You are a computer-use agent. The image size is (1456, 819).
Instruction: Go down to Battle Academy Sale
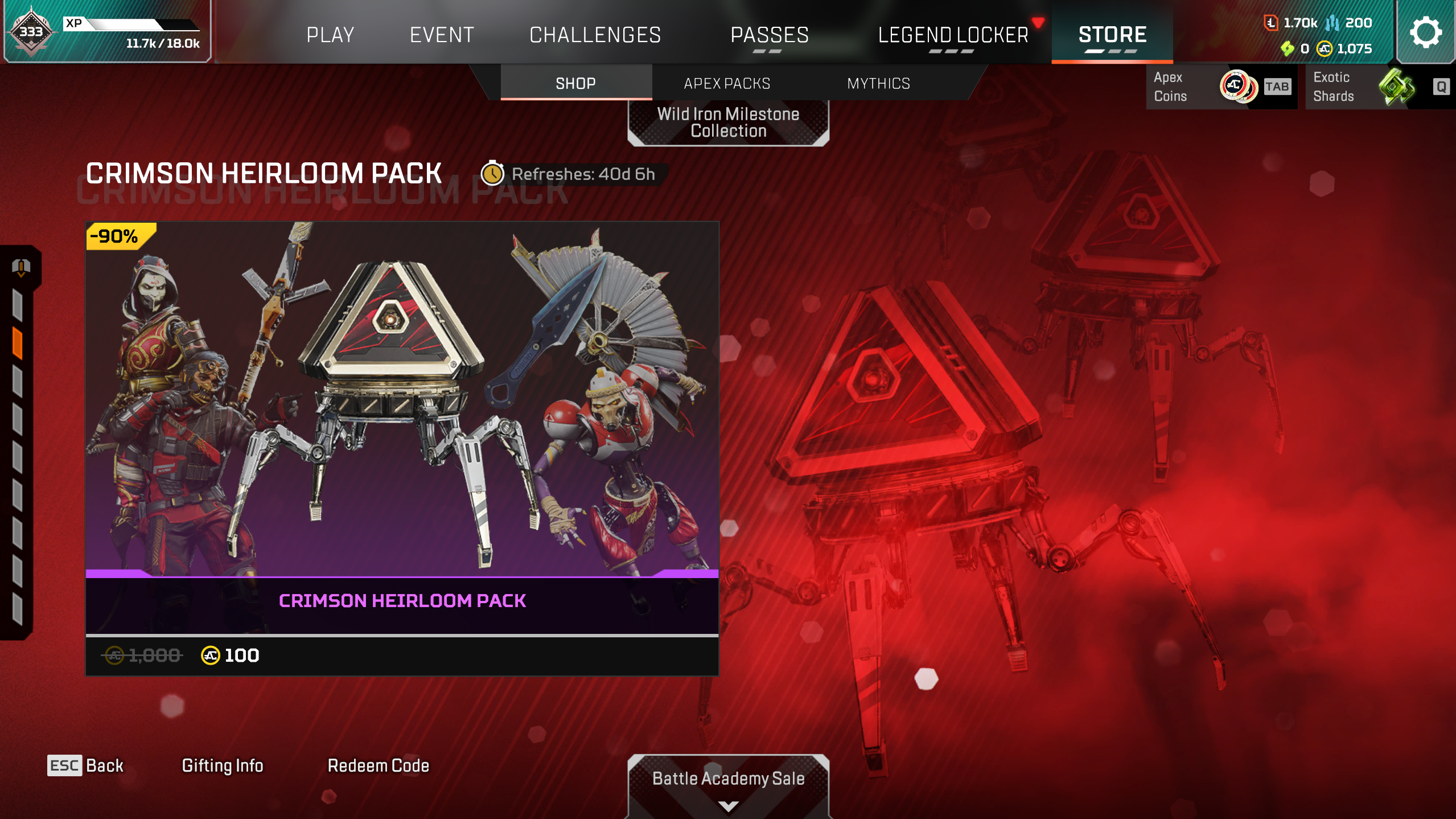point(728,784)
